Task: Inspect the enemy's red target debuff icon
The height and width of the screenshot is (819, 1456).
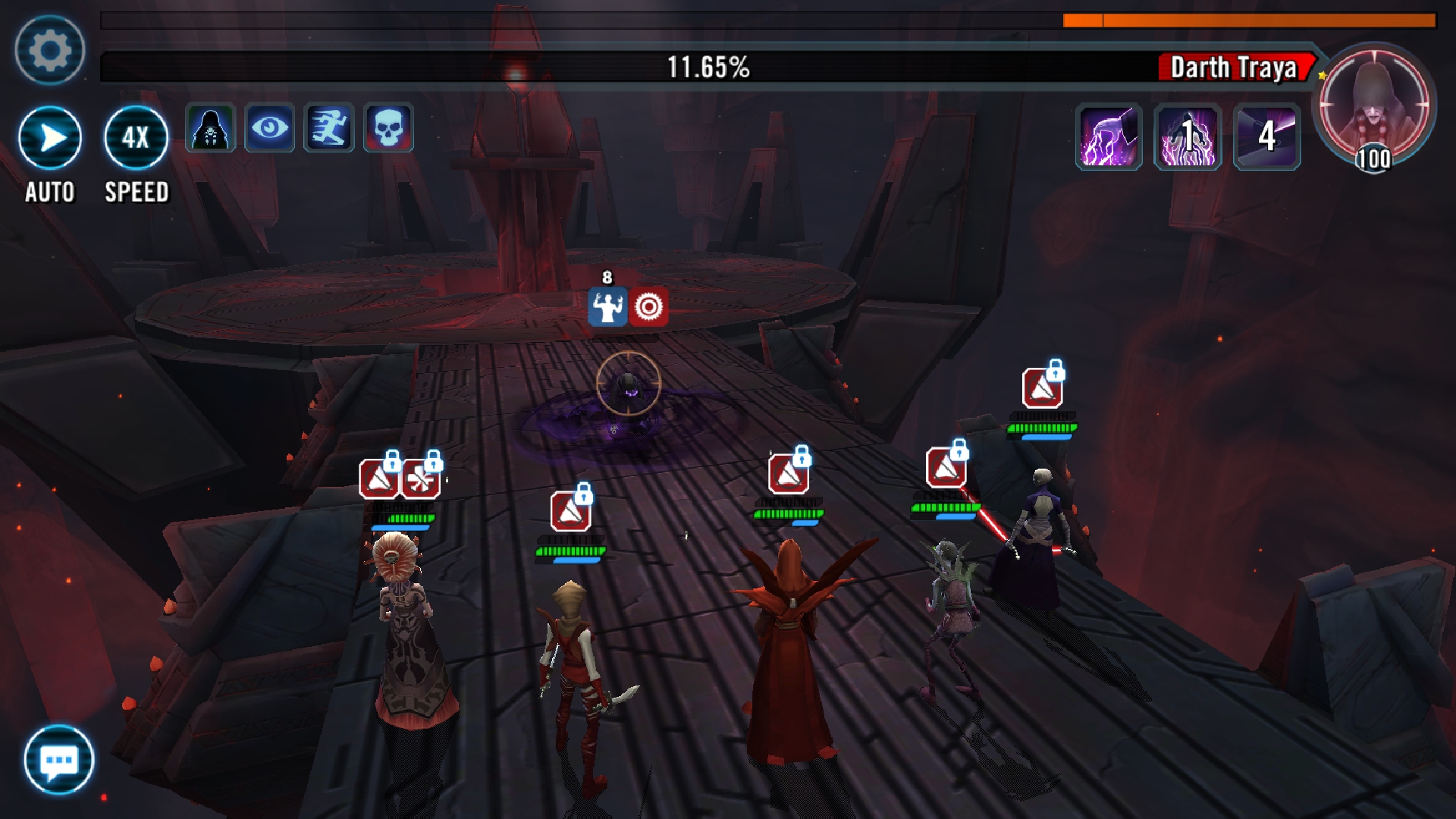Action: coord(648,306)
